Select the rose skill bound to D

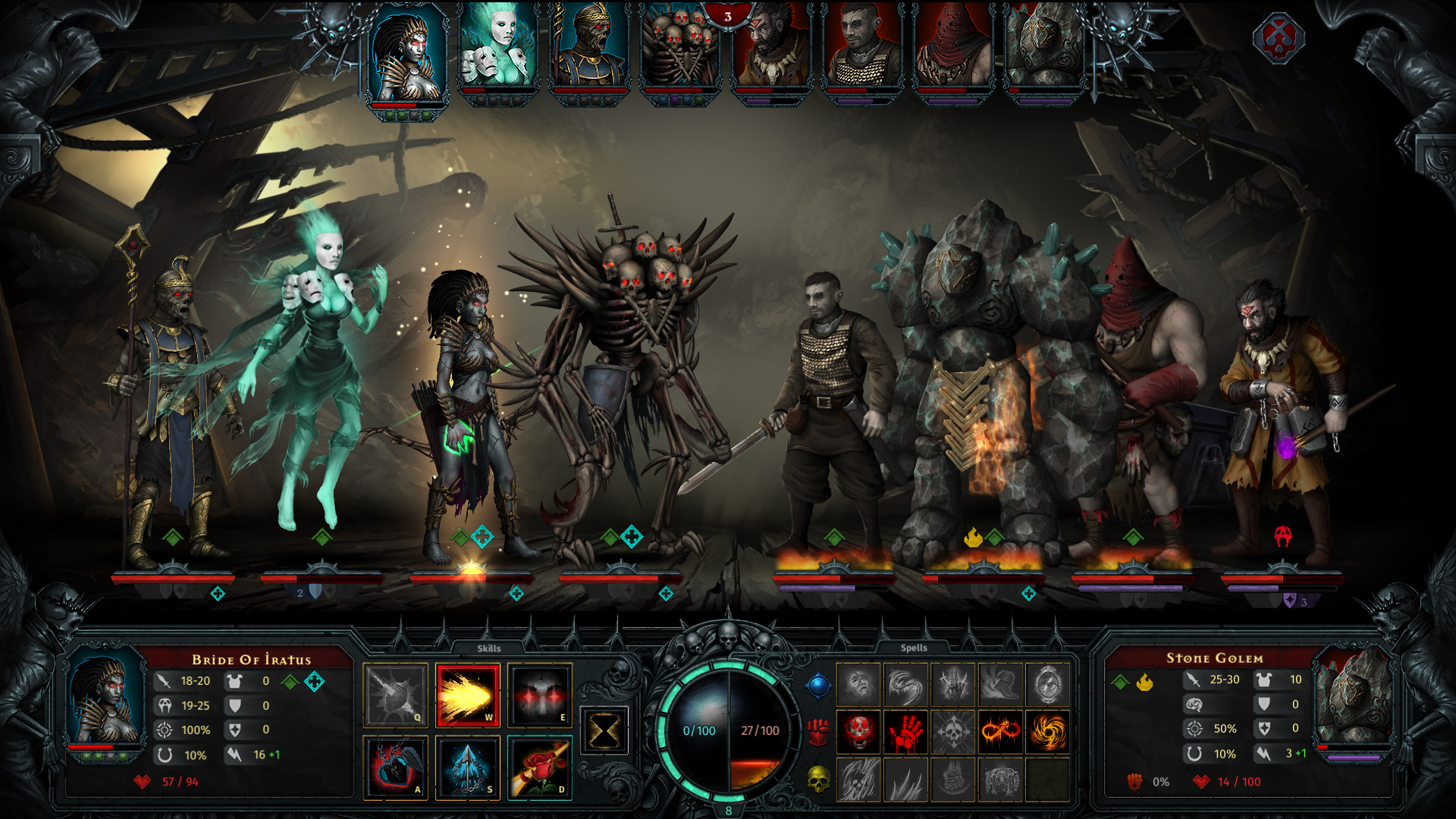539,766
